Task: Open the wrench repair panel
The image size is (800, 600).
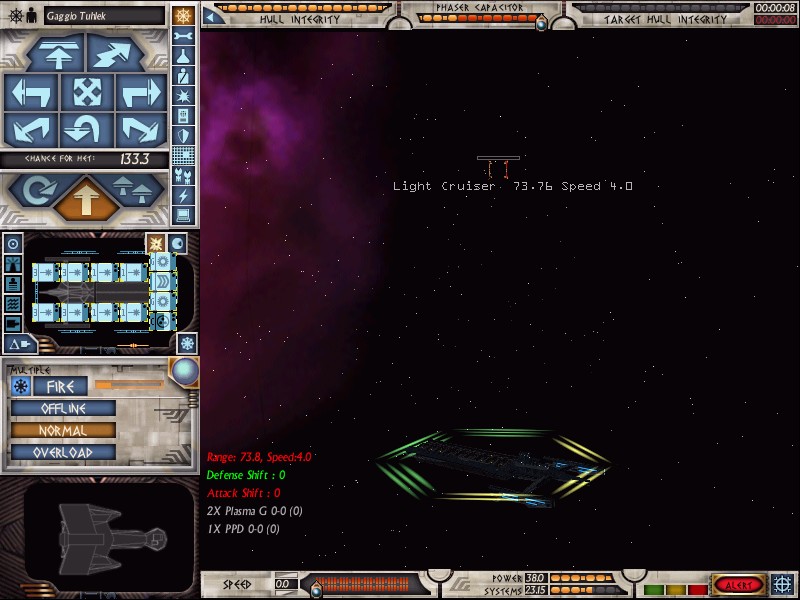Action: point(183,36)
